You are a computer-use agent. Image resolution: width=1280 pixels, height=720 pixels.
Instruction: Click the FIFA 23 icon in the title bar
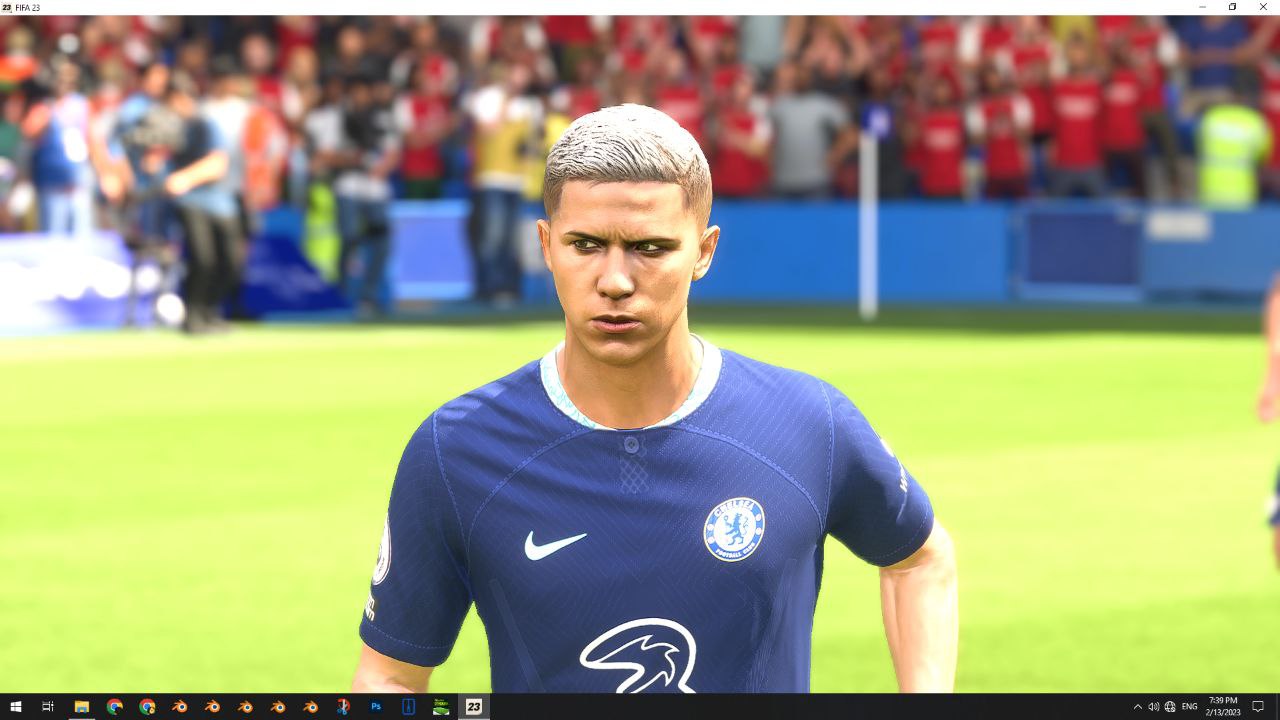pos(8,8)
